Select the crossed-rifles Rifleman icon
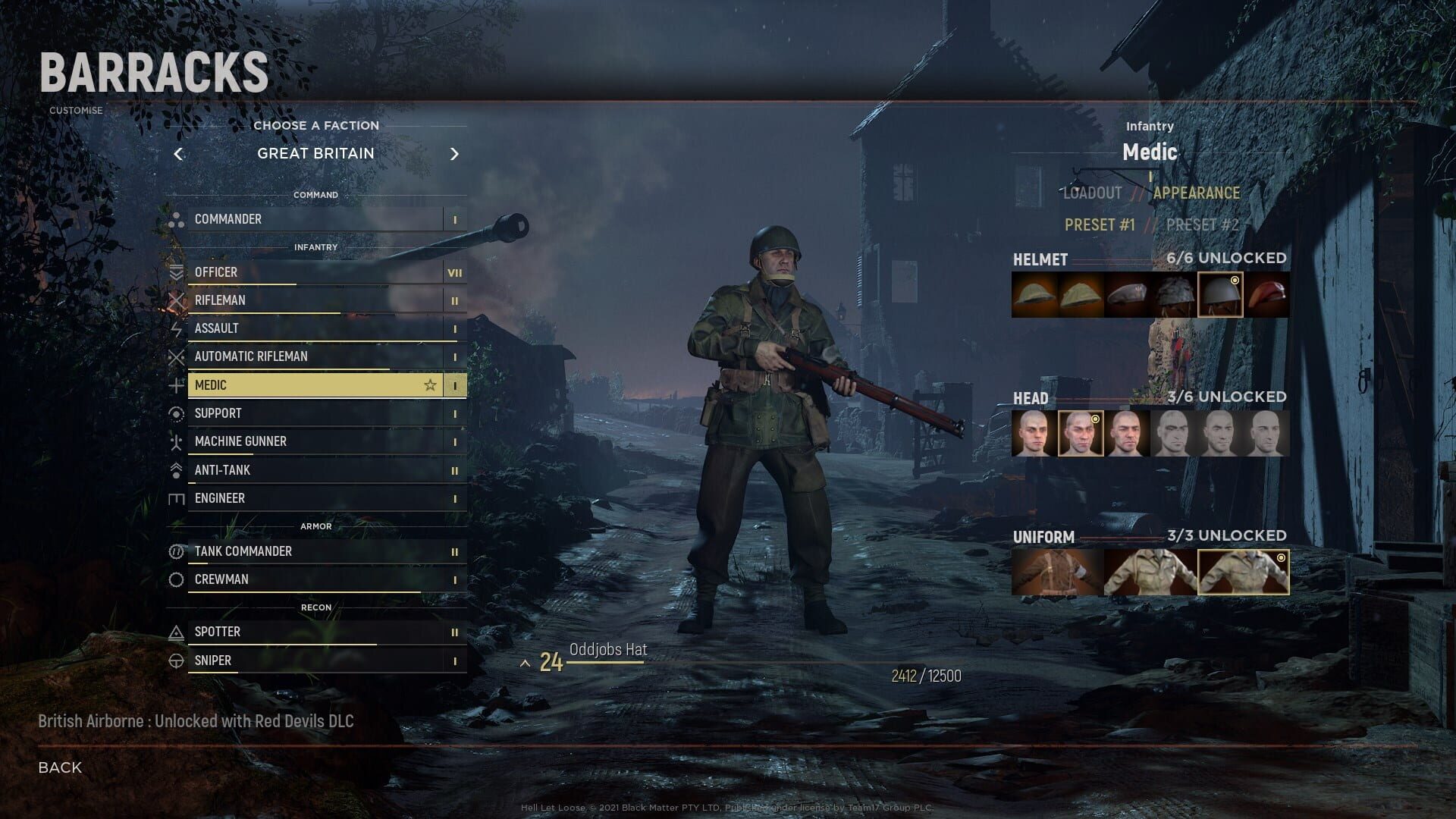 (176, 300)
